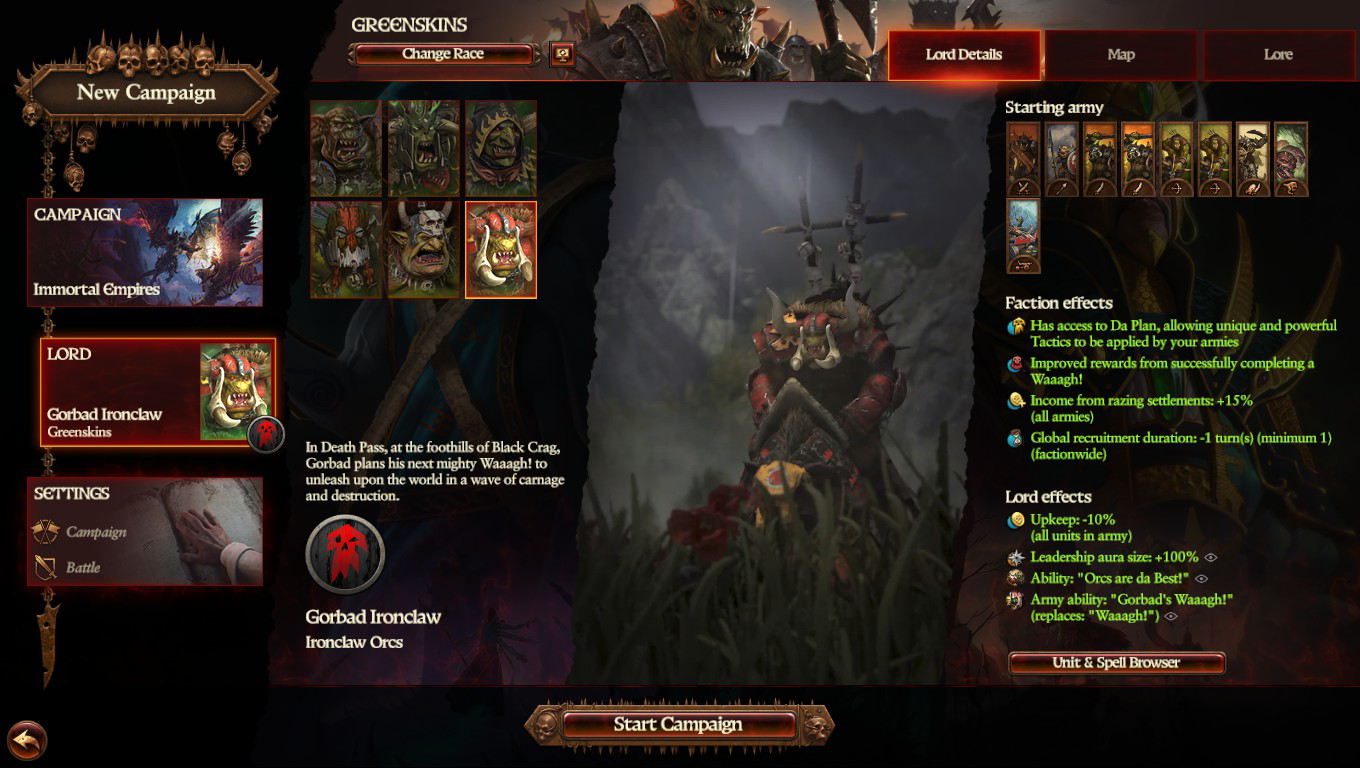Switch to the Map tab
Viewport: 1360px width, 768px height.
click(1120, 54)
